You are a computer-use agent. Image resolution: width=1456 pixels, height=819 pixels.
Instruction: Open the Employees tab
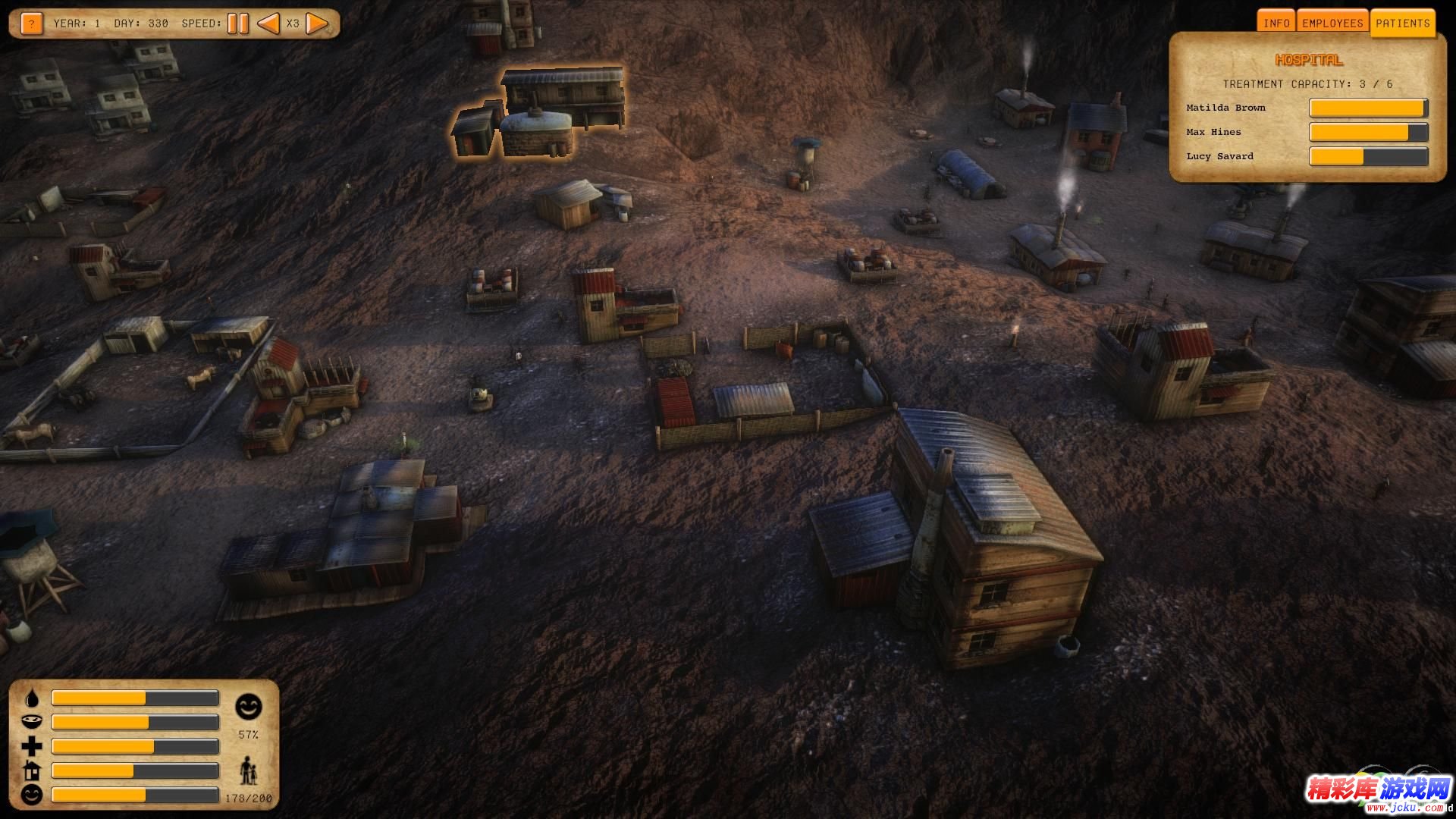(1332, 23)
